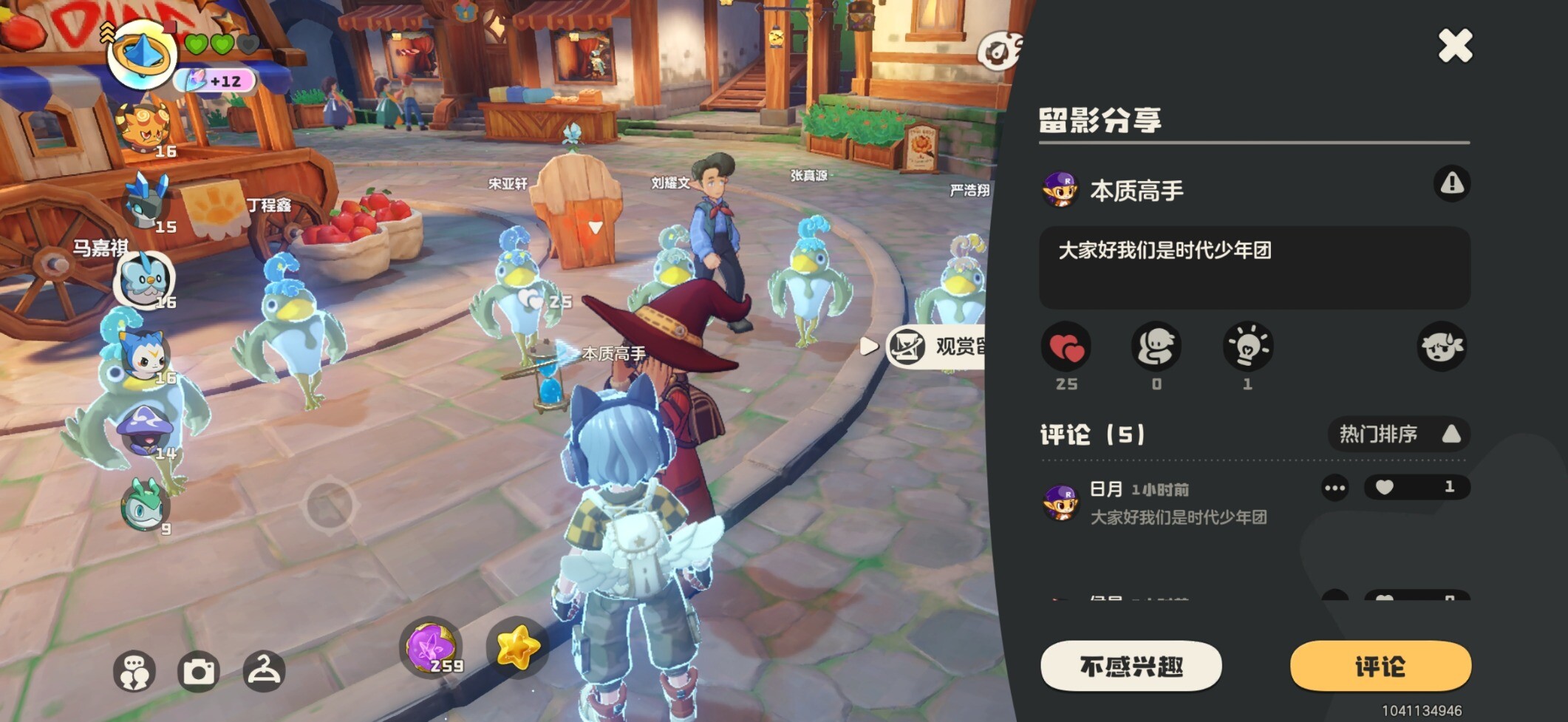Screen dimensions: 1568x722
Task: Tap the sad face reaction icon
Action: 1441,347
